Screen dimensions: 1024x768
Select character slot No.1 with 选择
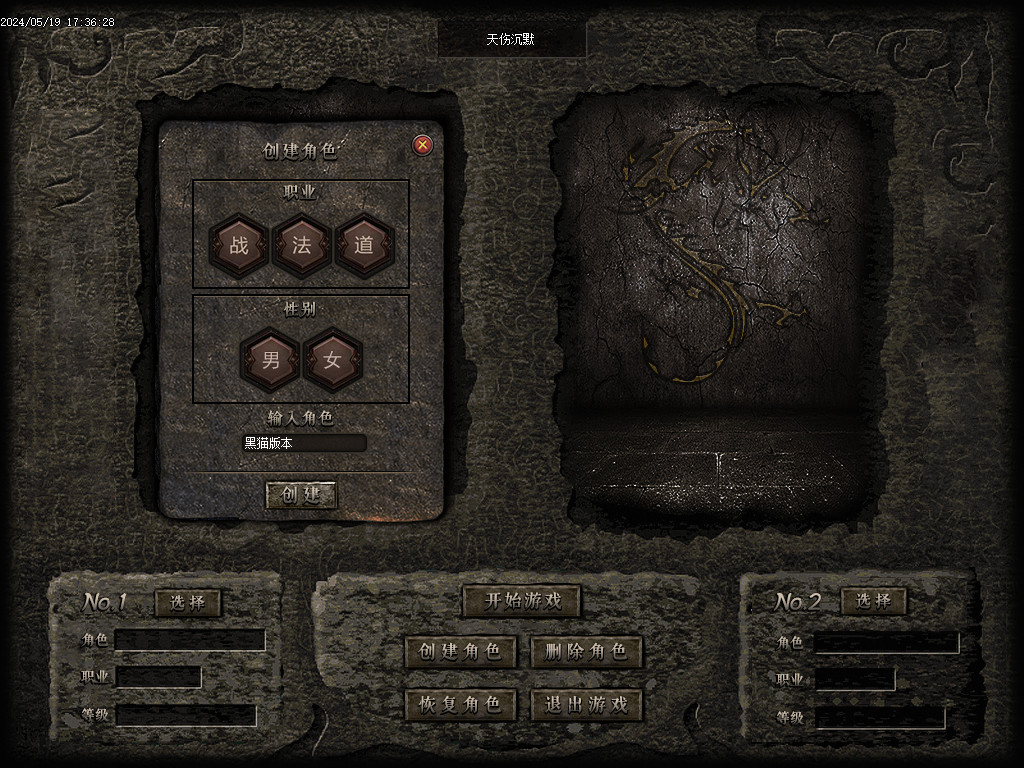coord(188,603)
